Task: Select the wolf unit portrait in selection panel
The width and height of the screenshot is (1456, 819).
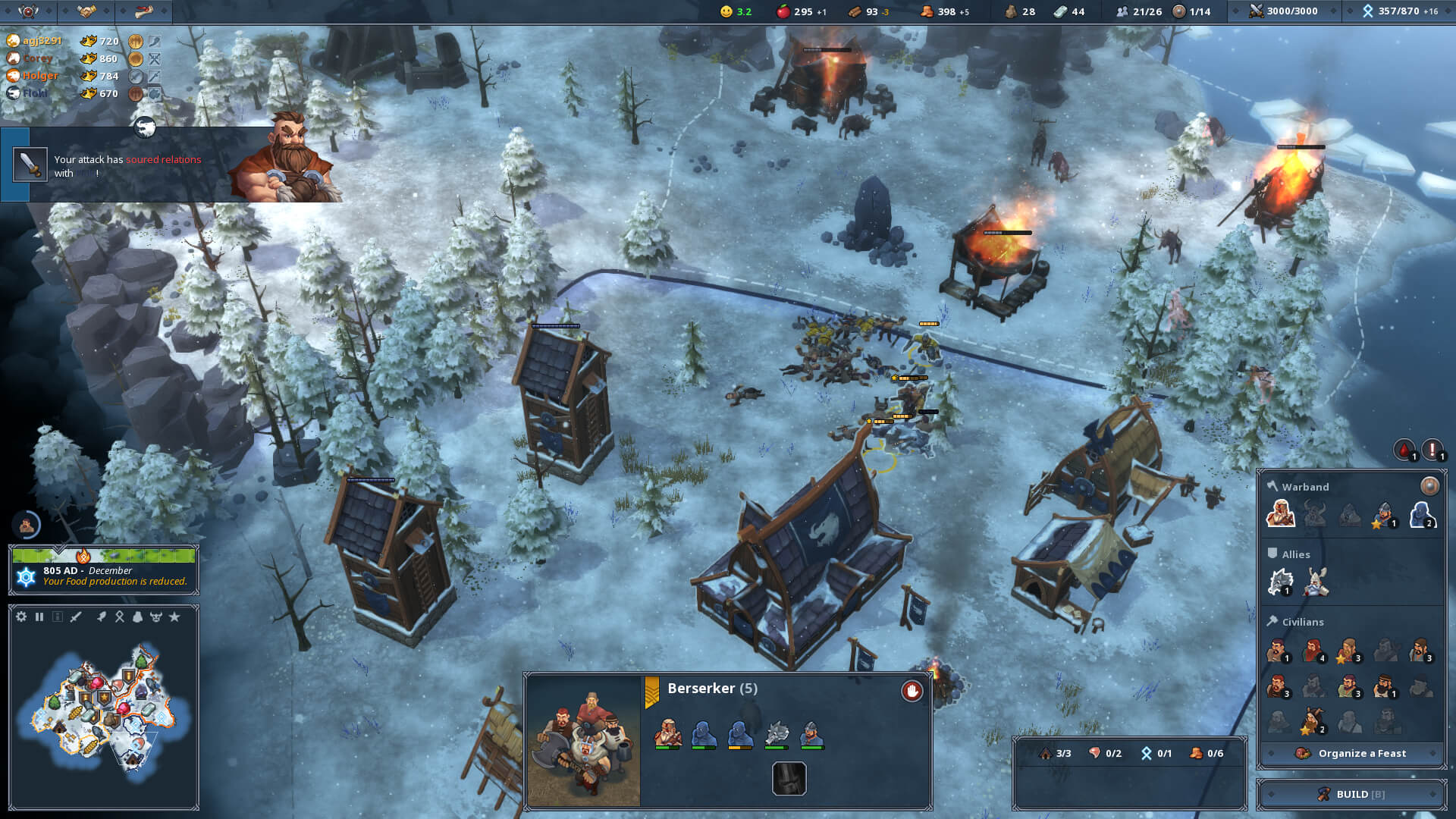Action: [x=777, y=734]
